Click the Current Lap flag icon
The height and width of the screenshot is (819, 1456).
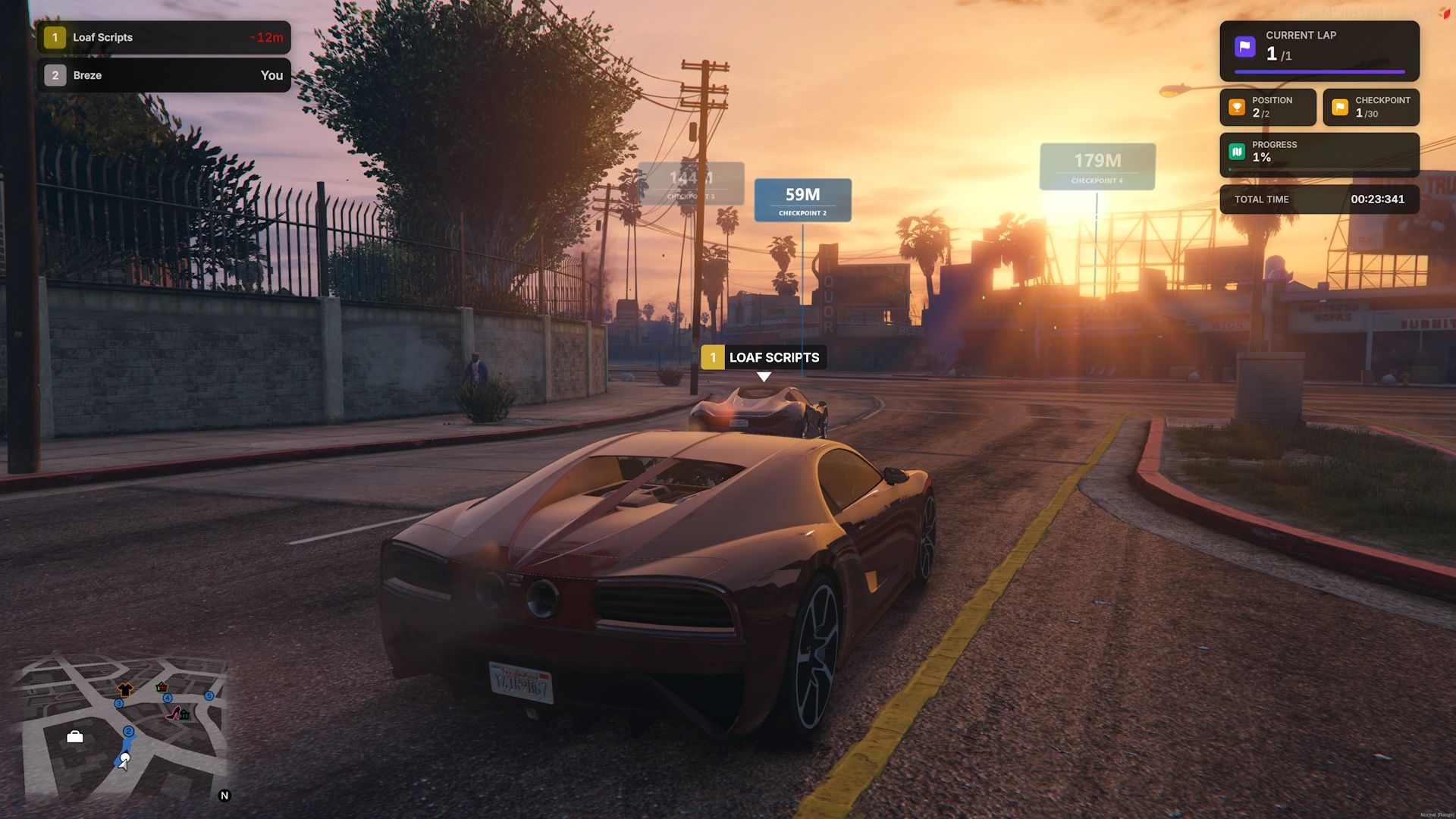1244,47
